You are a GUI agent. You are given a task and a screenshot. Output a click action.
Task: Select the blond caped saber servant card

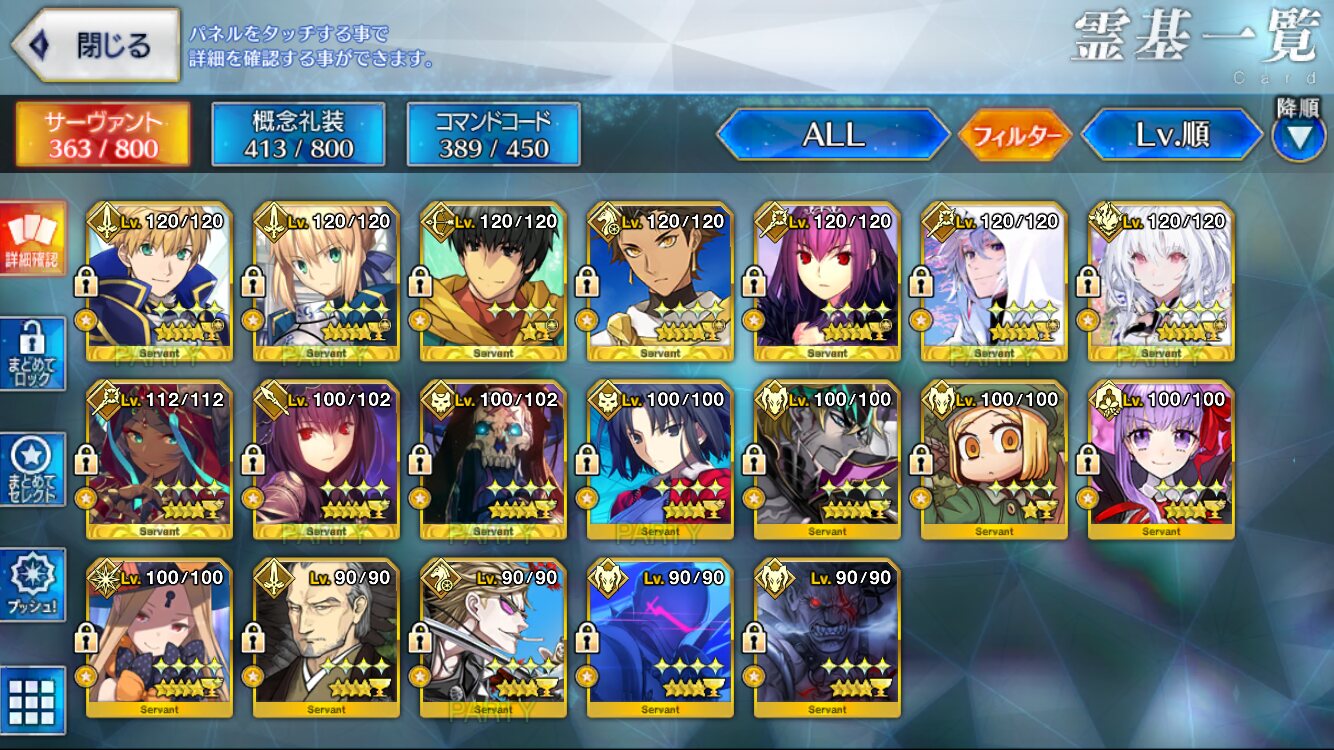tap(160, 282)
